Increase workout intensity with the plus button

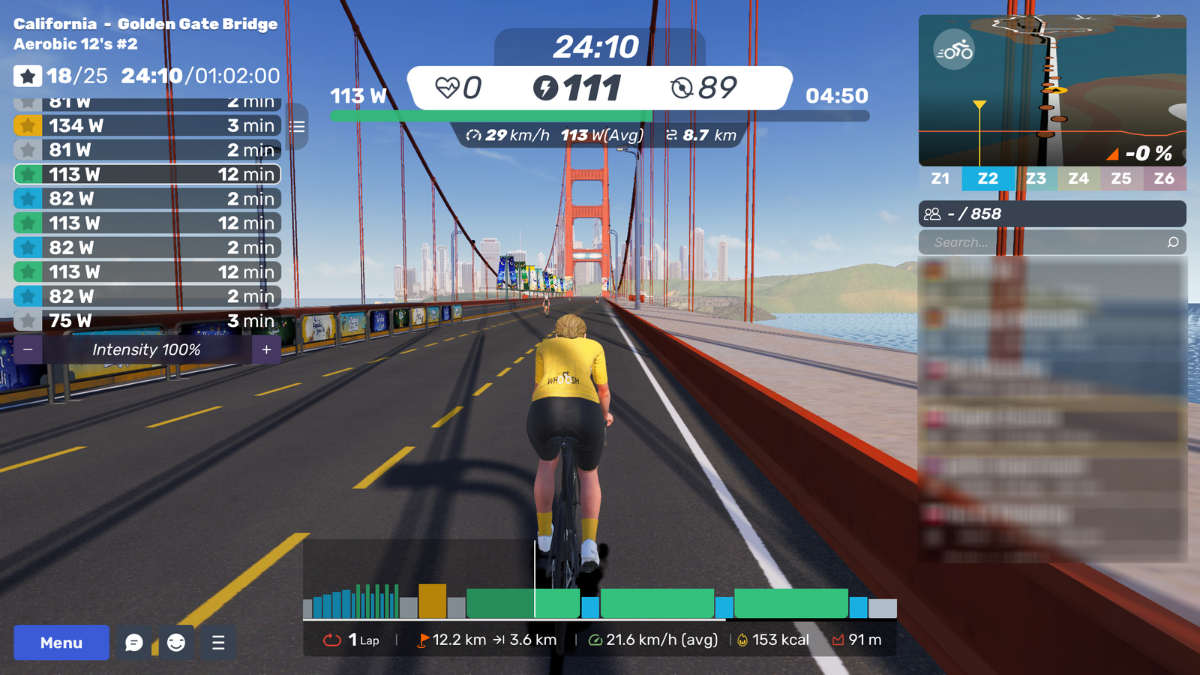click(266, 350)
